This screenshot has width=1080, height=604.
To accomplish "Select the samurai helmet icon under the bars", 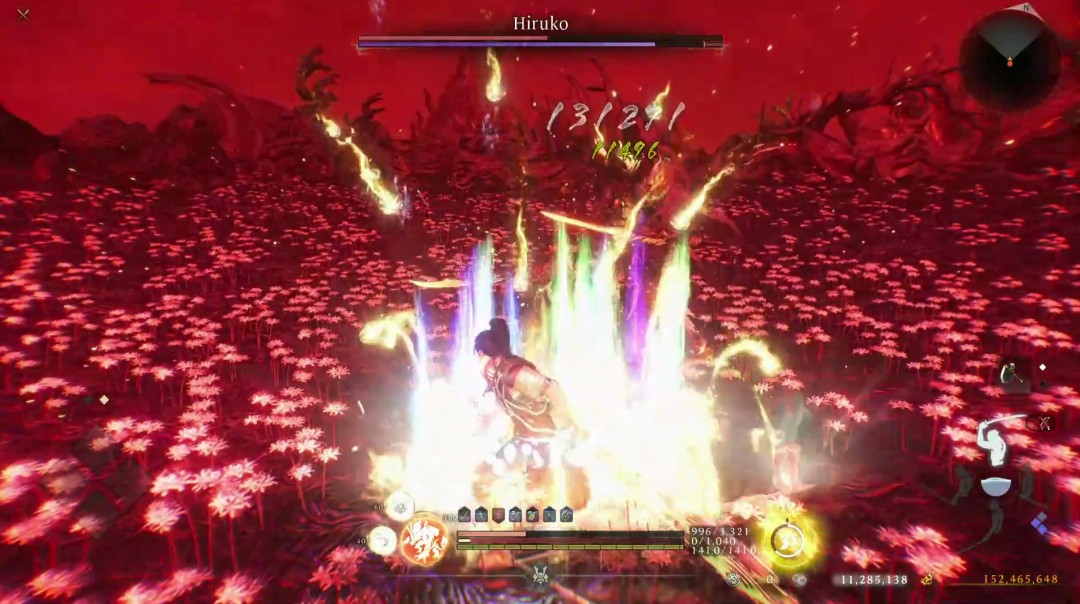I will click(x=541, y=575).
